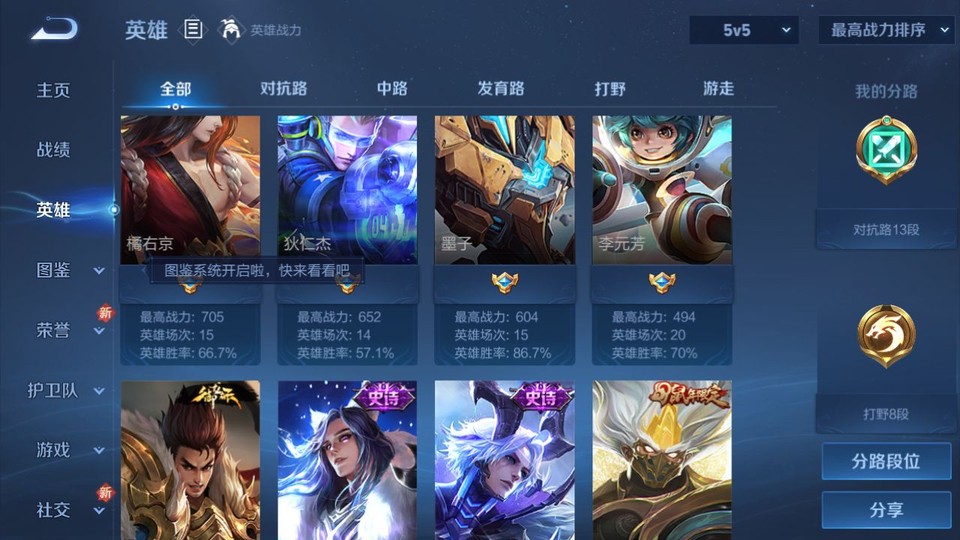Open the 主页 sidebar entry

[54, 90]
